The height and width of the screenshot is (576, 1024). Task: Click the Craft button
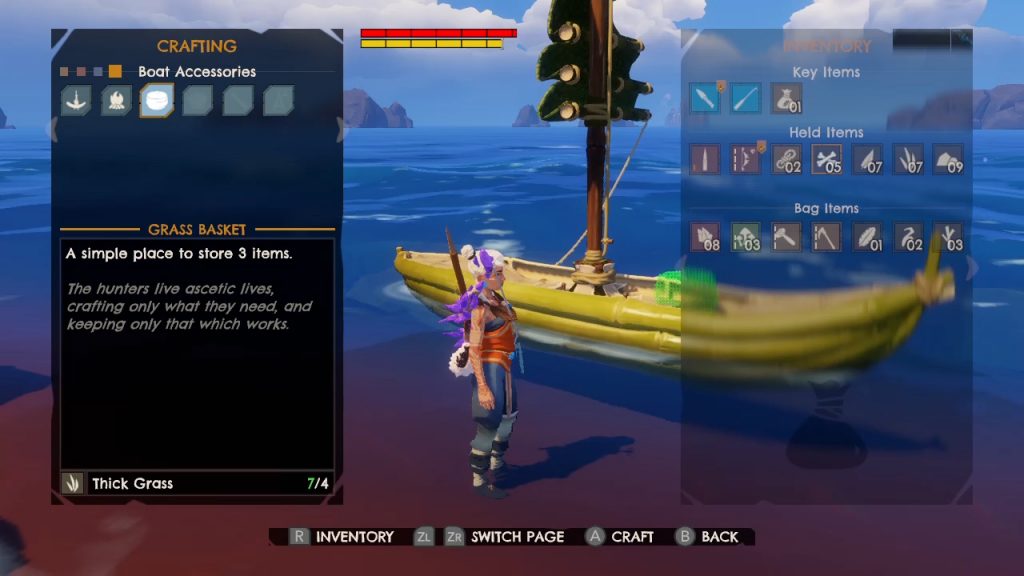[620, 537]
